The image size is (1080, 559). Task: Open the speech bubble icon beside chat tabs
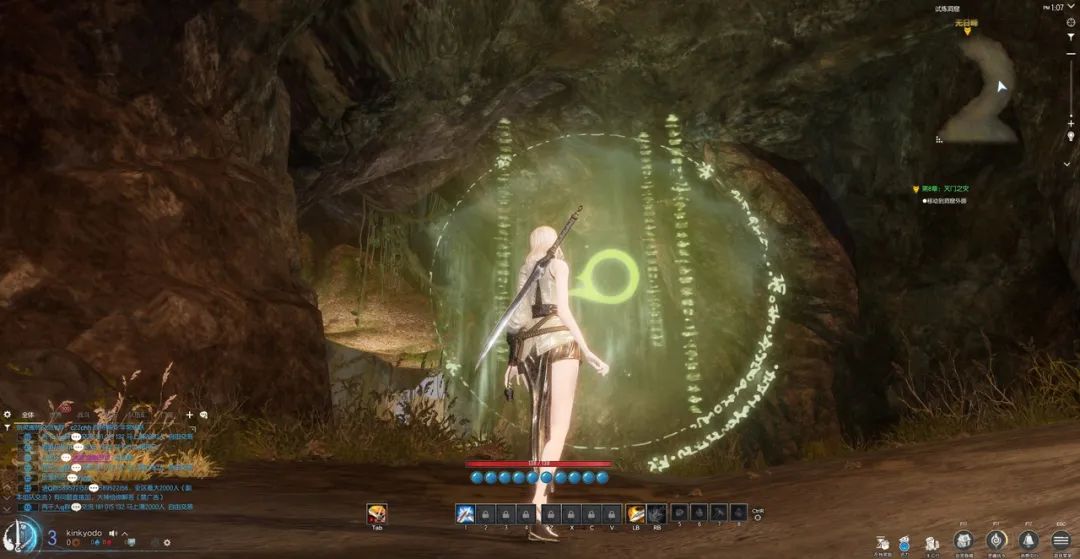tap(204, 414)
